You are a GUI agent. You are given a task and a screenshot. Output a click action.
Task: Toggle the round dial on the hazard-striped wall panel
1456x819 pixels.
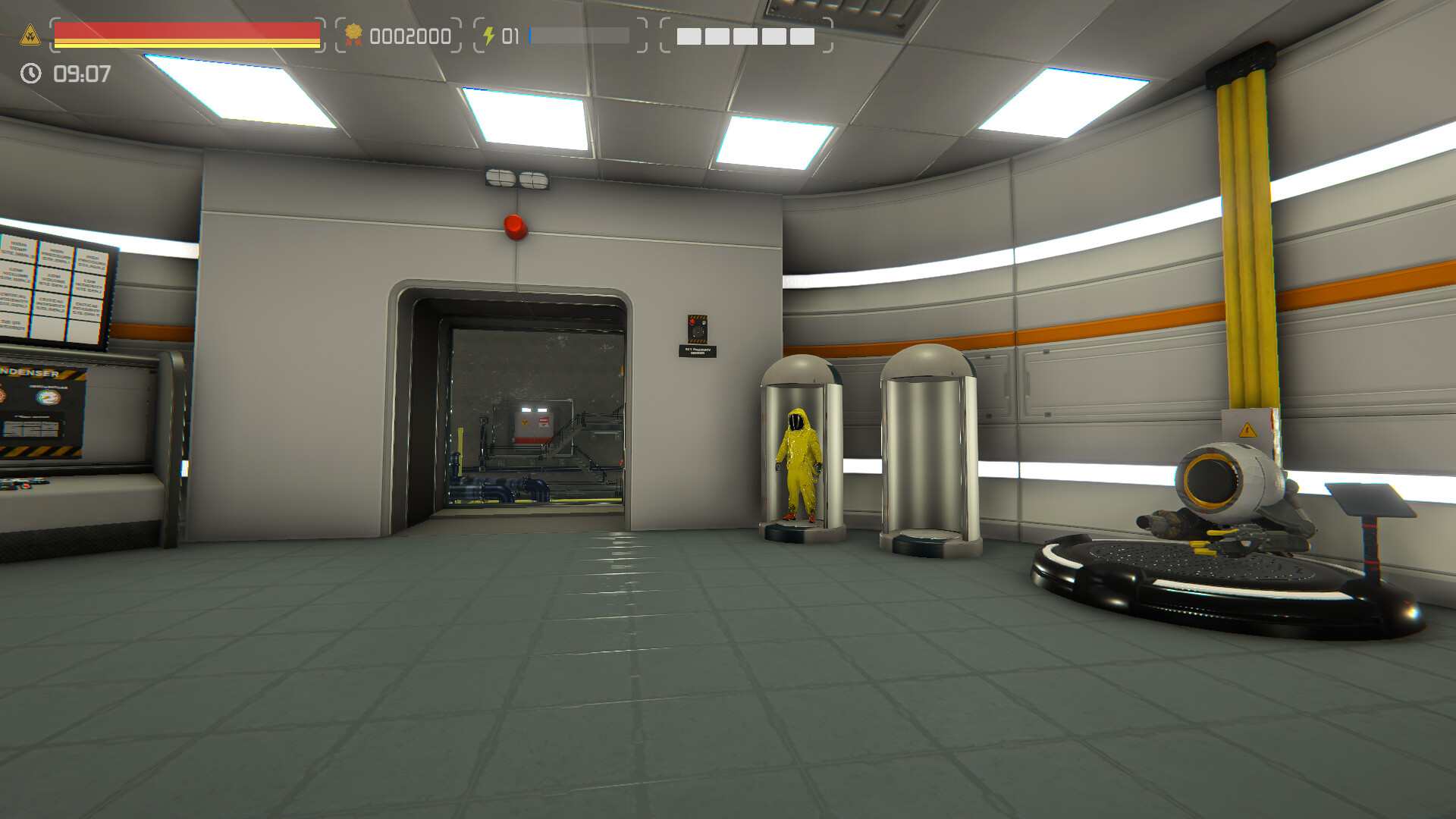[x=698, y=331]
